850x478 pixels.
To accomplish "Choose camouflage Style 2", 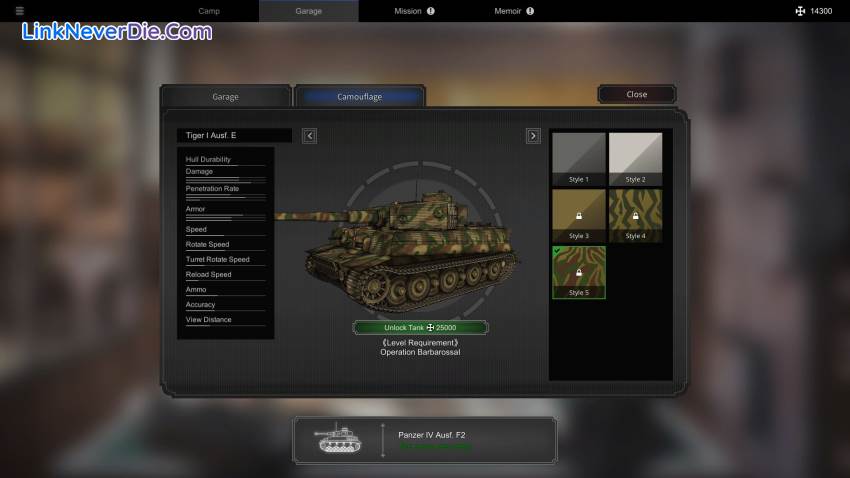I will click(635, 158).
